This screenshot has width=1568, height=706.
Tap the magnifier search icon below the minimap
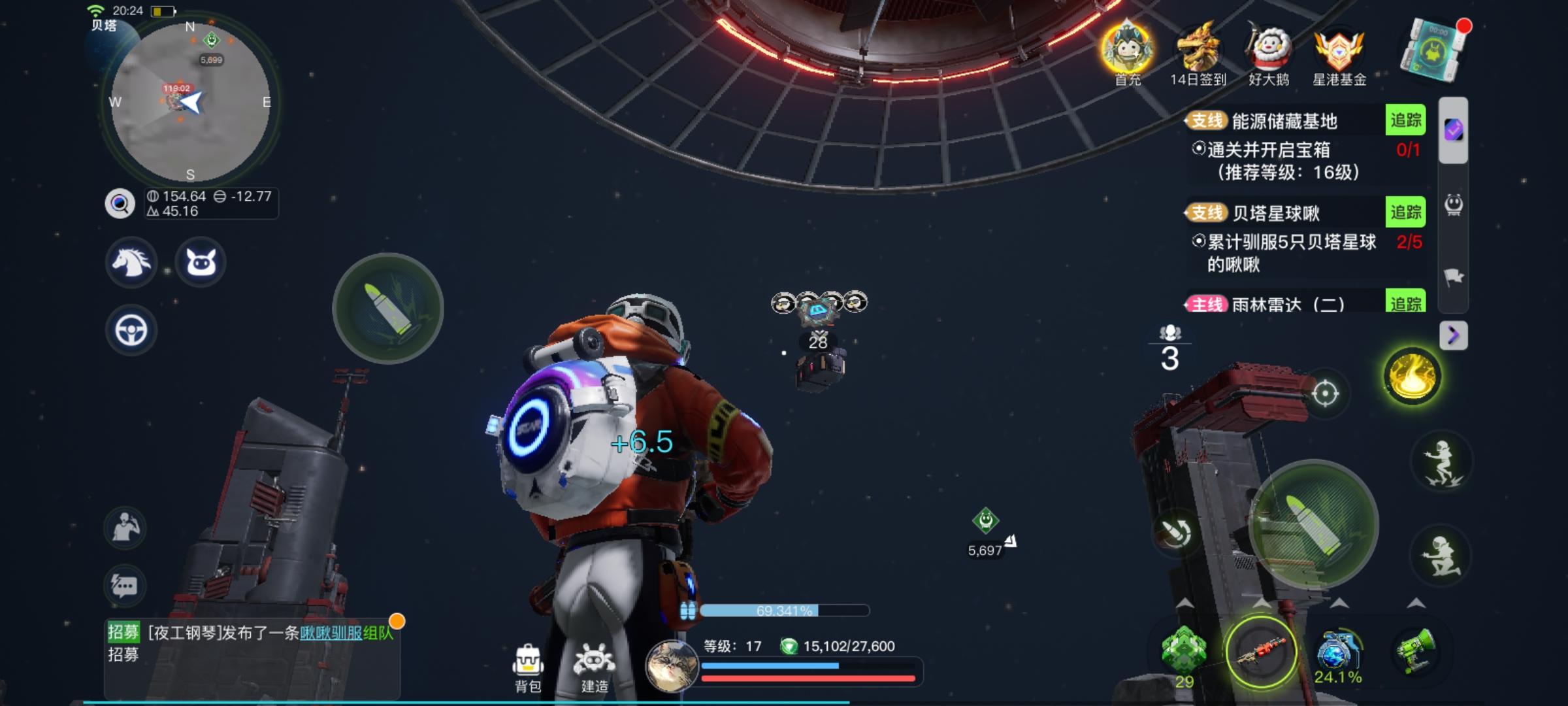click(x=120, y=204)
